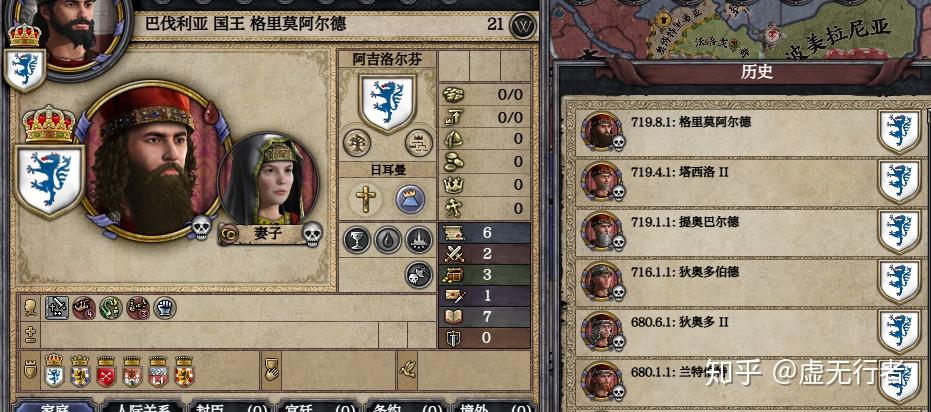The height and width of the screenshot is (412, 931).
Task: Click the Agilolfing dynasty shield
Action: pyautogui.click(x=388, y=100)
